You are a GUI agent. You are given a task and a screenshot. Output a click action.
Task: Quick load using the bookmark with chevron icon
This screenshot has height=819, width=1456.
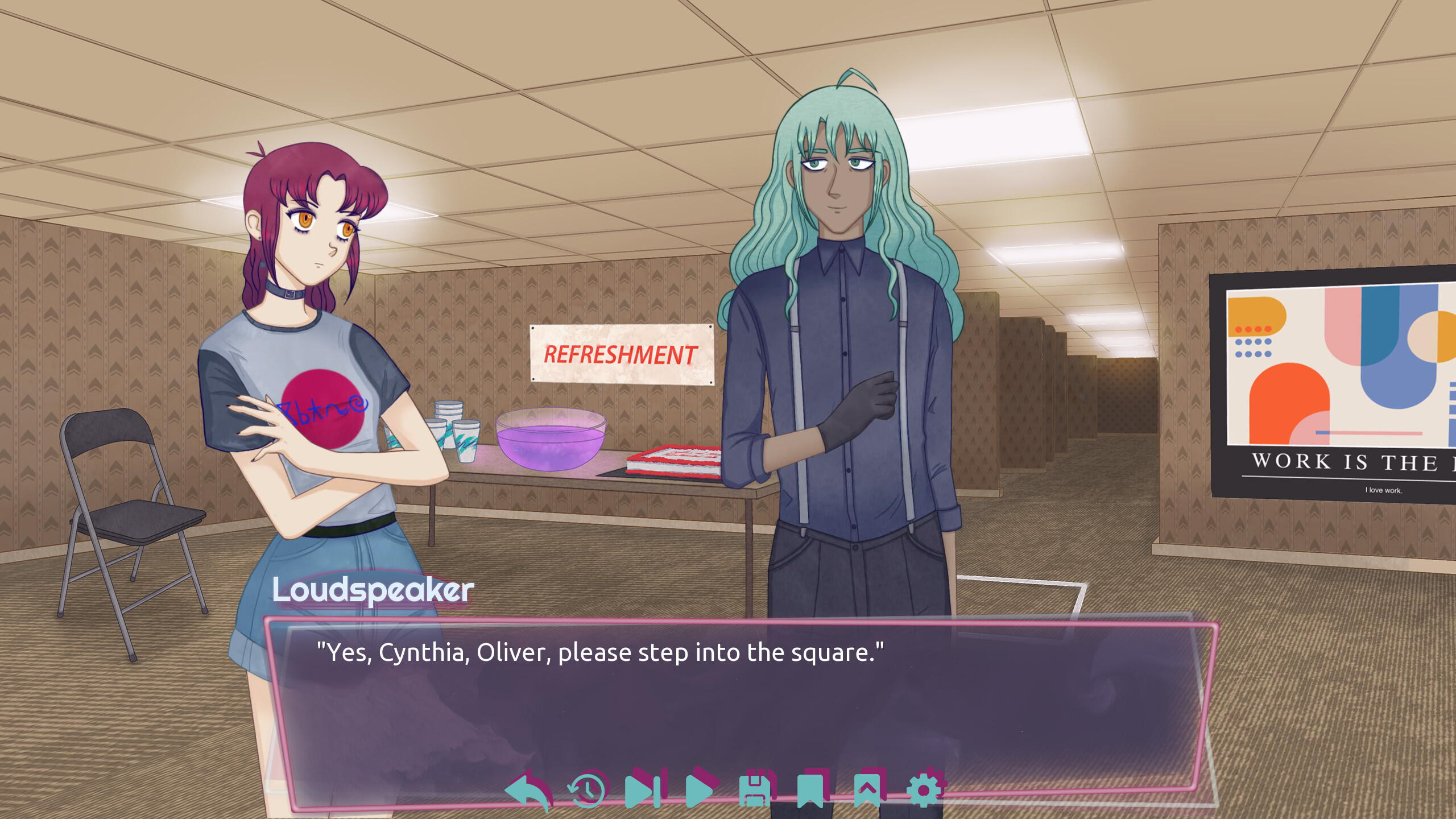pyautogui.click(x=867, y=789)
